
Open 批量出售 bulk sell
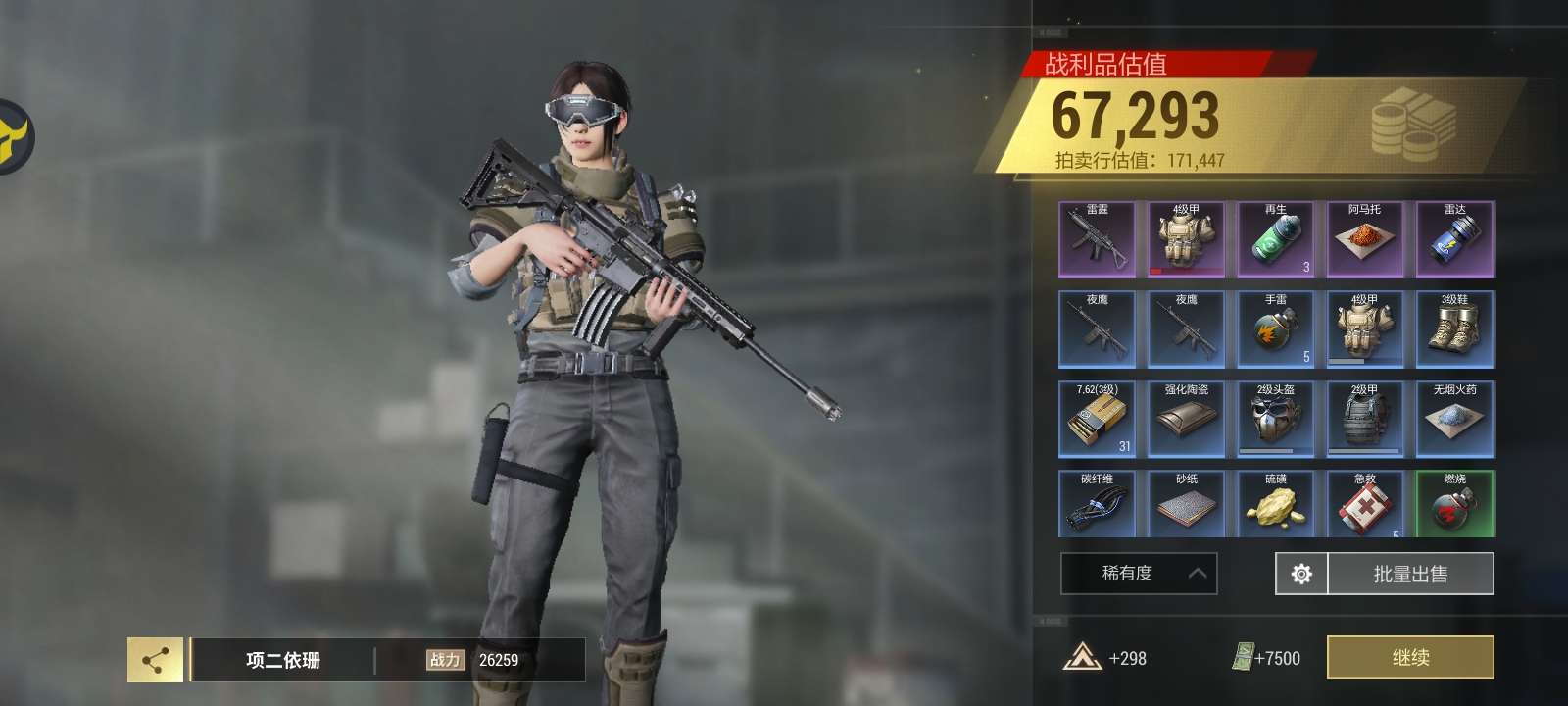tap(1410, 574)
